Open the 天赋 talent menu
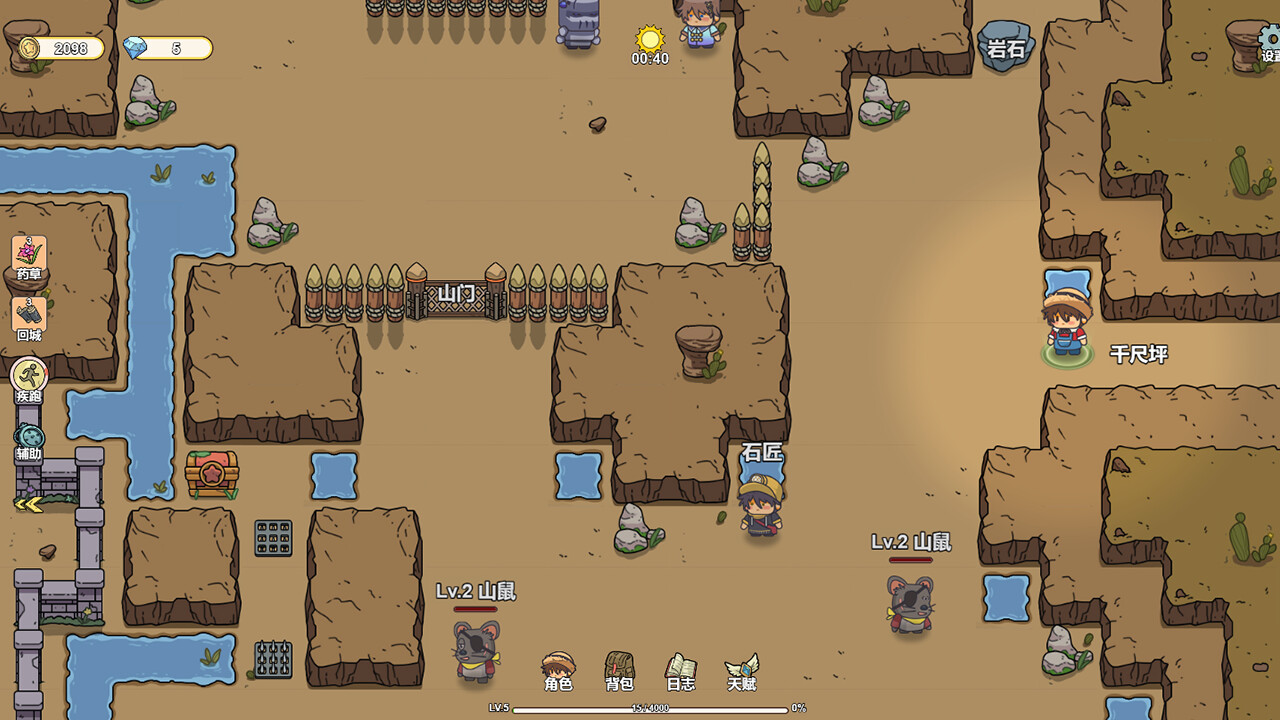The image size is (1280, 720). click(x=741, y=669)
